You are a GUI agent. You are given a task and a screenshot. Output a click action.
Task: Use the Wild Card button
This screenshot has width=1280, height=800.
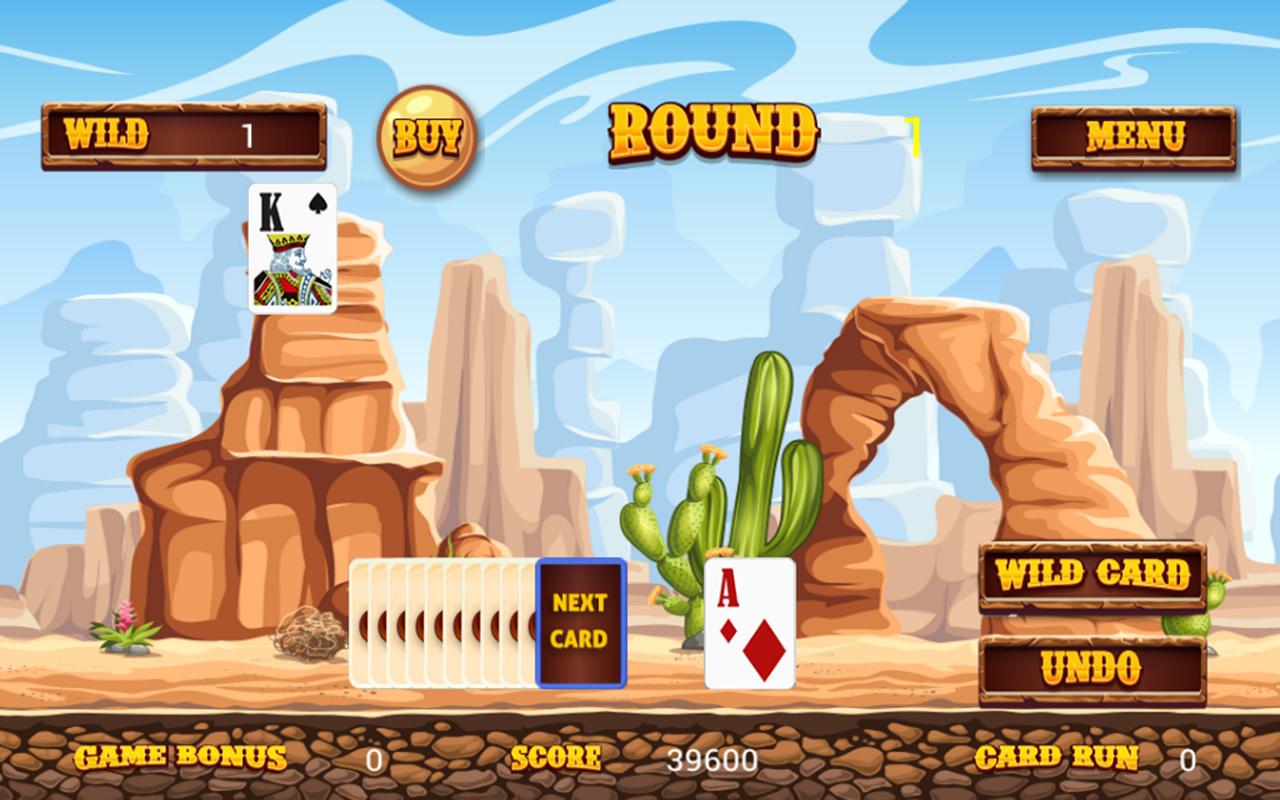coord(1092,575)
